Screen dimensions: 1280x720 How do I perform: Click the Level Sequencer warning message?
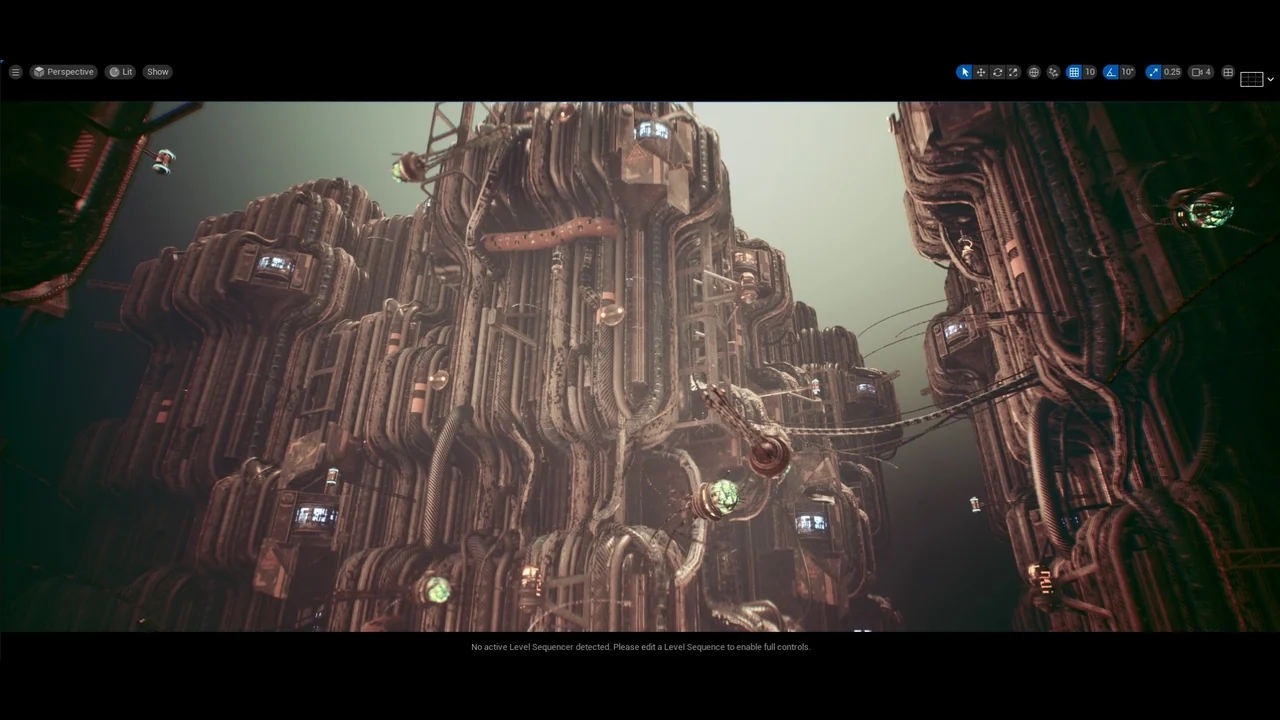640,647
